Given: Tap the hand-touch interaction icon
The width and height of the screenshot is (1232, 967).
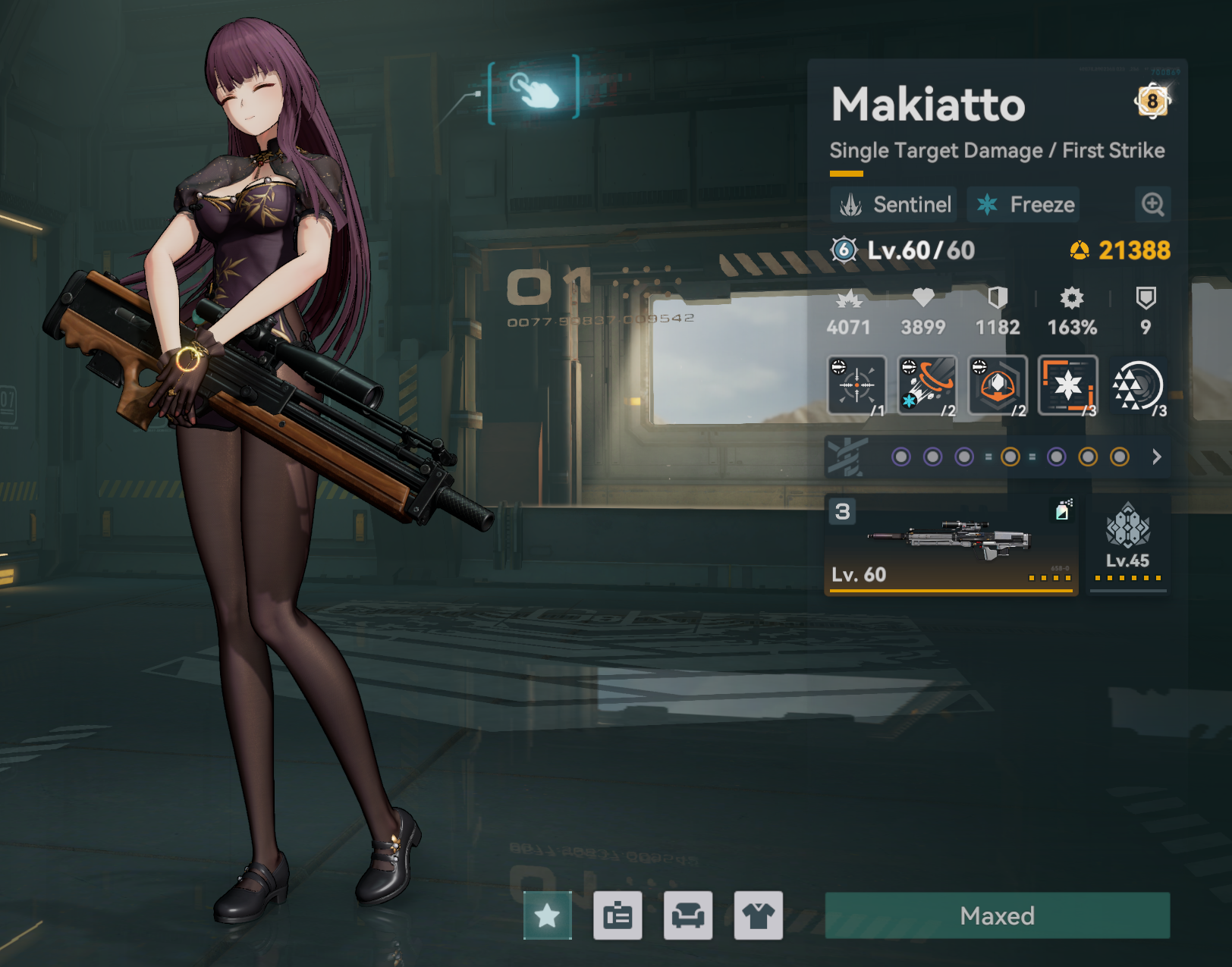Looking at the screenshot, I should [x=534, y=90].
